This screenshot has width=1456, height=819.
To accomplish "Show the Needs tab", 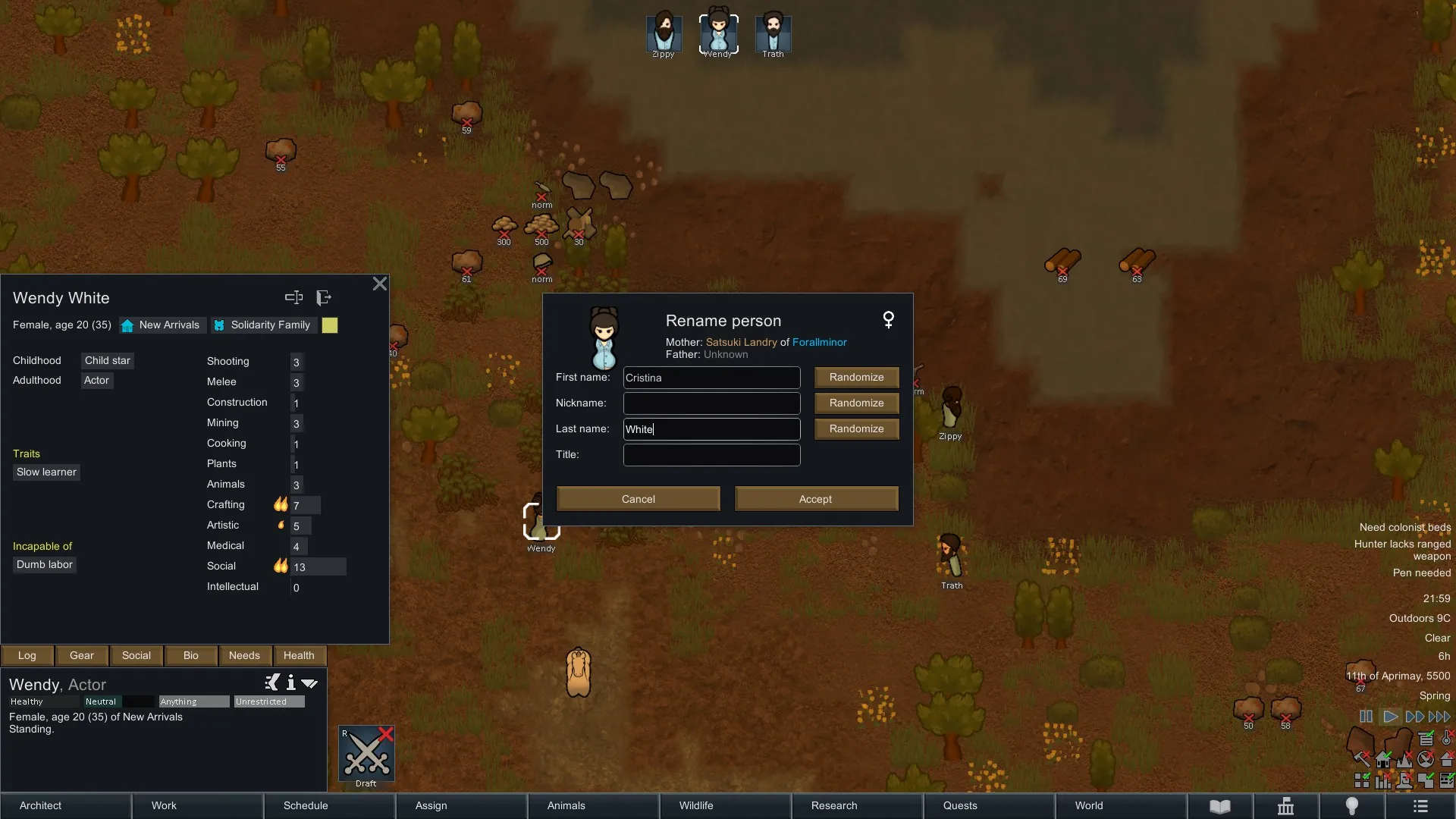I will tap(244, 656).
